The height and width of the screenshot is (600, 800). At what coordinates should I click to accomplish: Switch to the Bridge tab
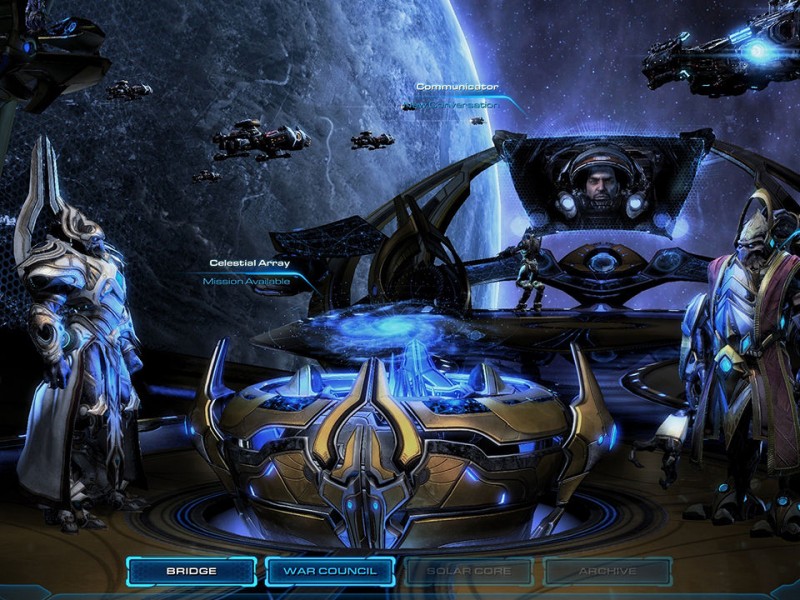[x=191, y=571]
